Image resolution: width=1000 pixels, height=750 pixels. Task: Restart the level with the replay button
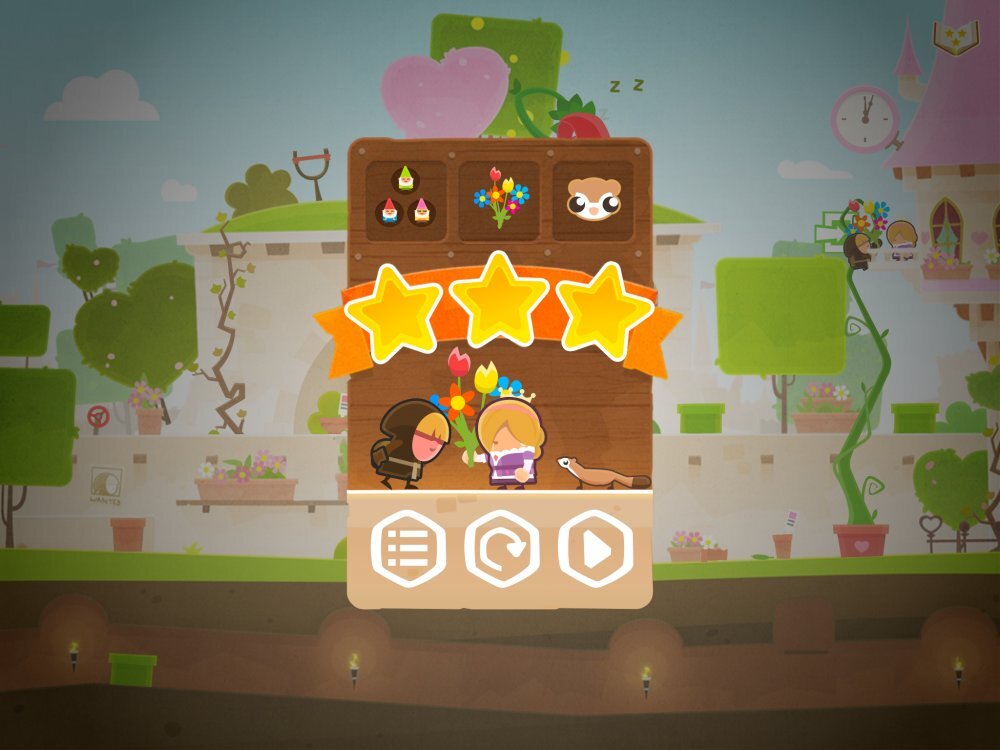[502, 548]
